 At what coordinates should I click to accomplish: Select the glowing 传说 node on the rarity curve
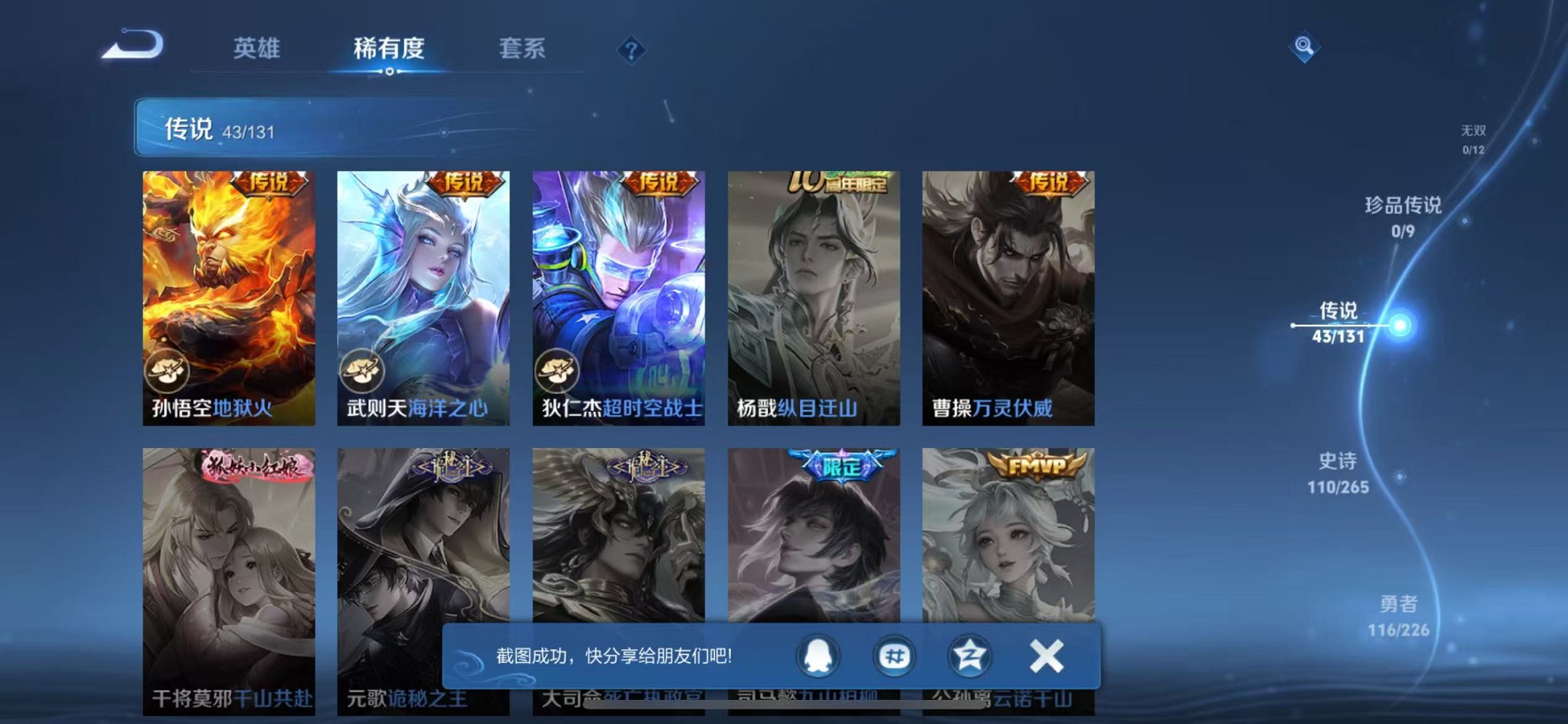[1398, 326]
